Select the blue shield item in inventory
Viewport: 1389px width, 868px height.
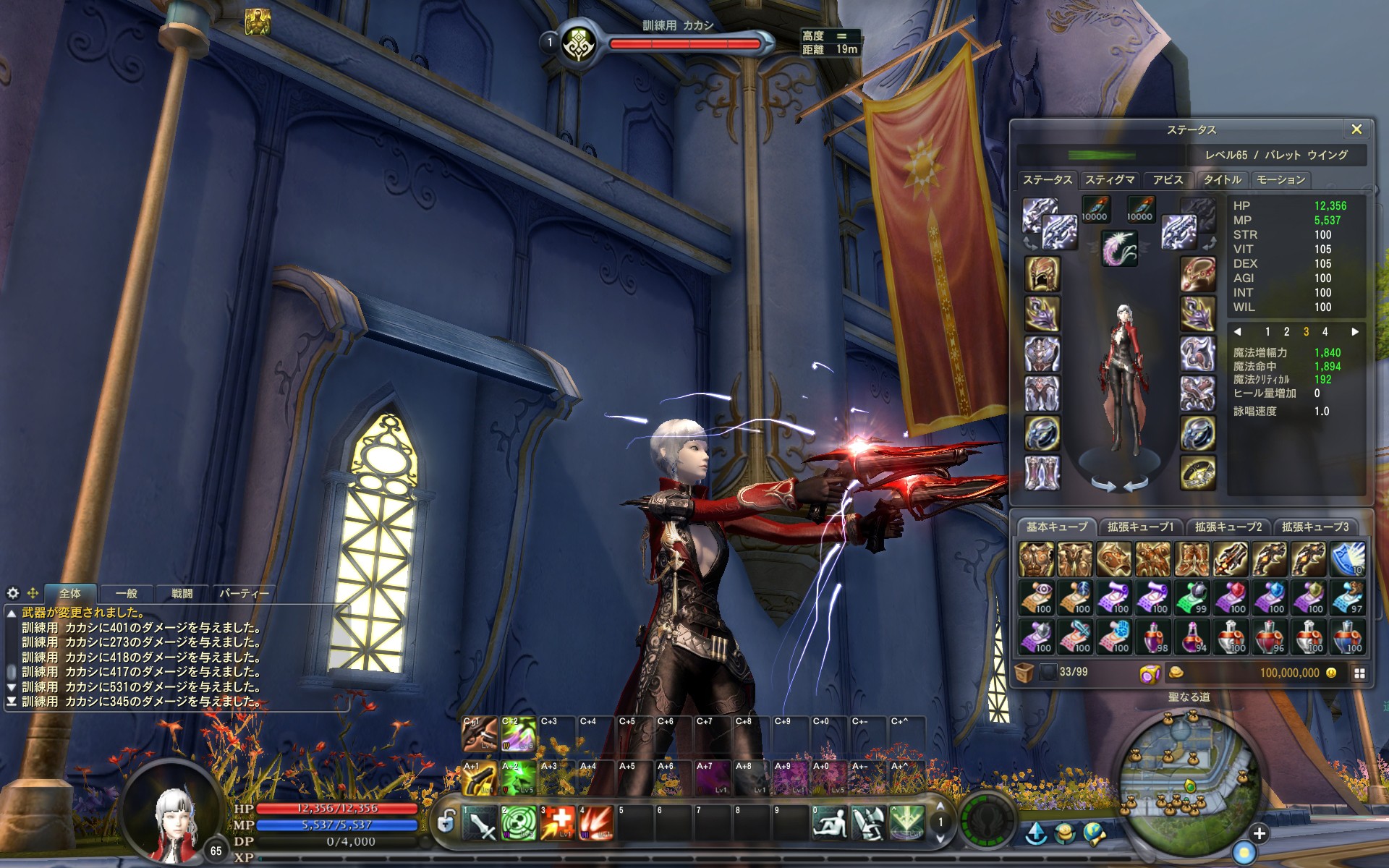1348,558
